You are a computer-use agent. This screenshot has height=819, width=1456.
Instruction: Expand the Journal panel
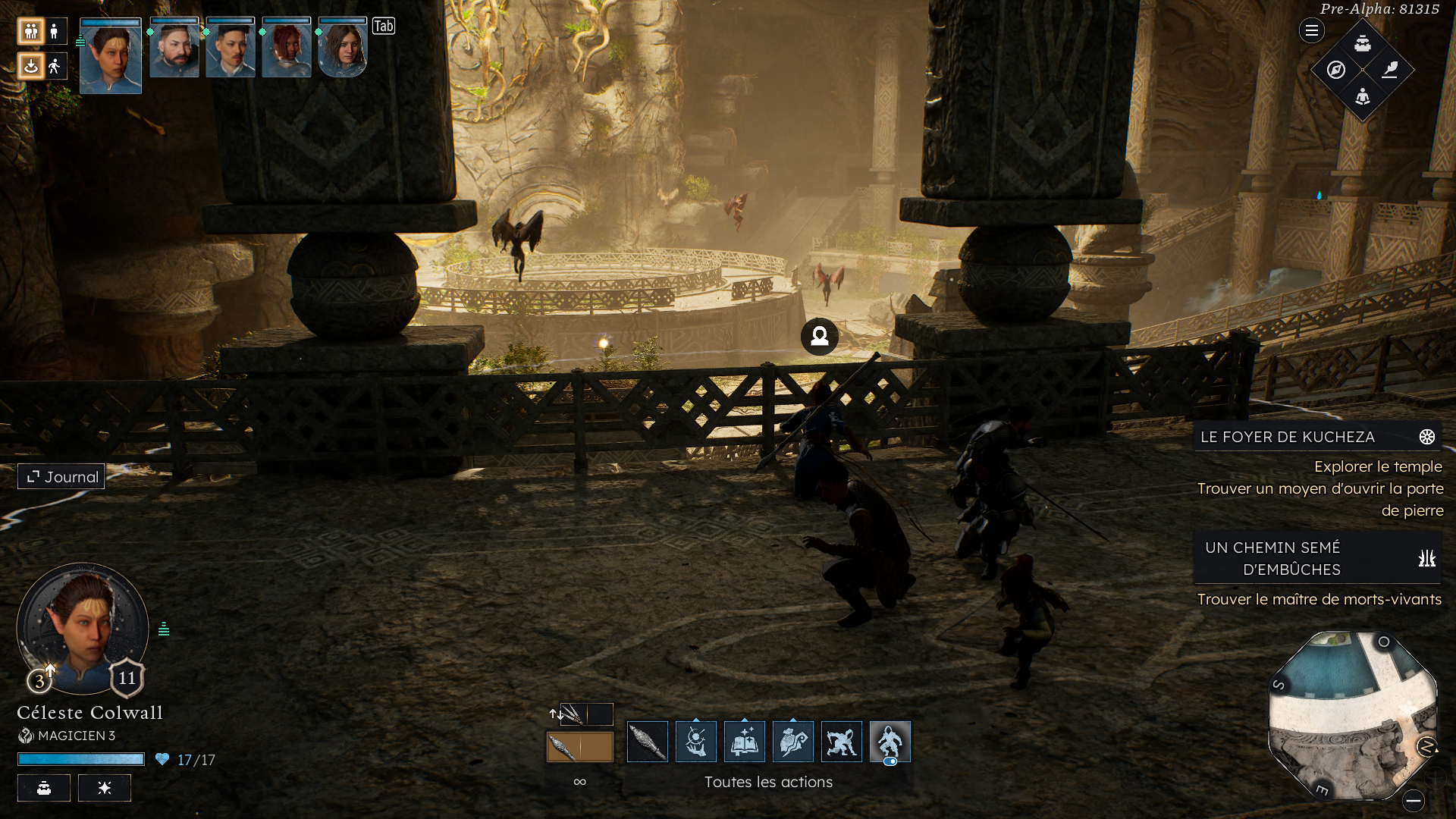tap(61, 477)
